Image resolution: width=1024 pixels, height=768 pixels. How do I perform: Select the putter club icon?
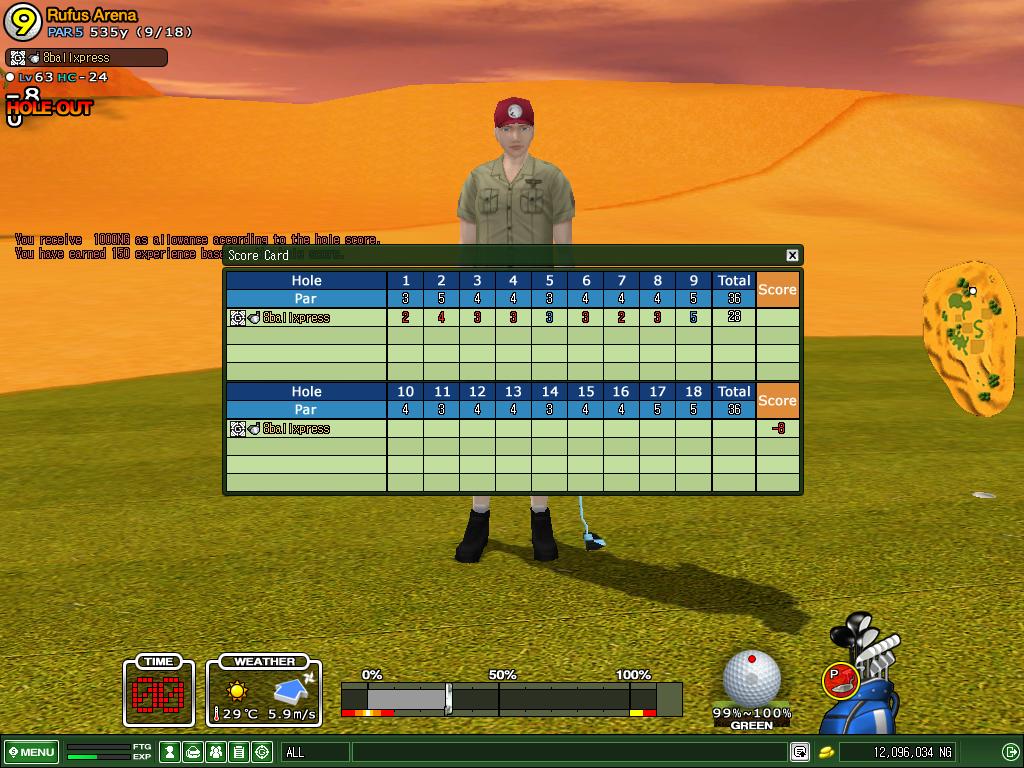click(x=841, y=680)
